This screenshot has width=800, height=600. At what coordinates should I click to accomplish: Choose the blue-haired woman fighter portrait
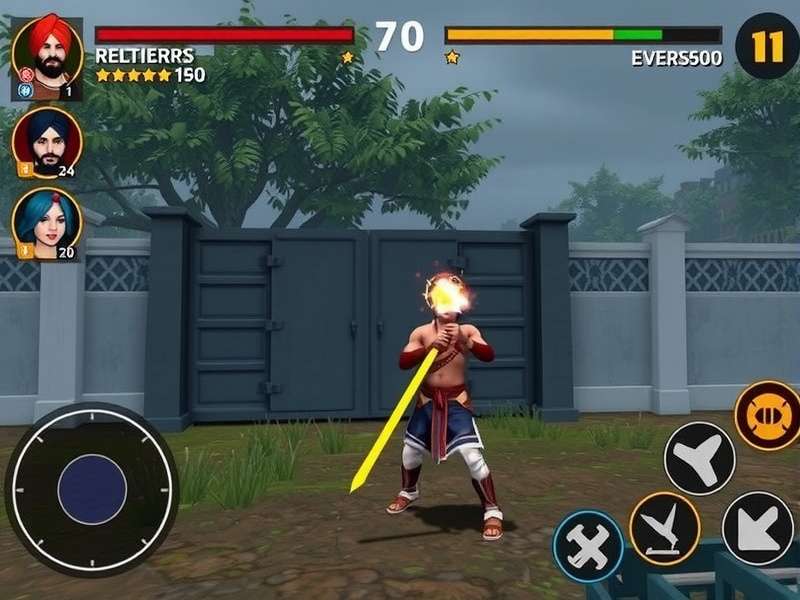click(46, 223)
